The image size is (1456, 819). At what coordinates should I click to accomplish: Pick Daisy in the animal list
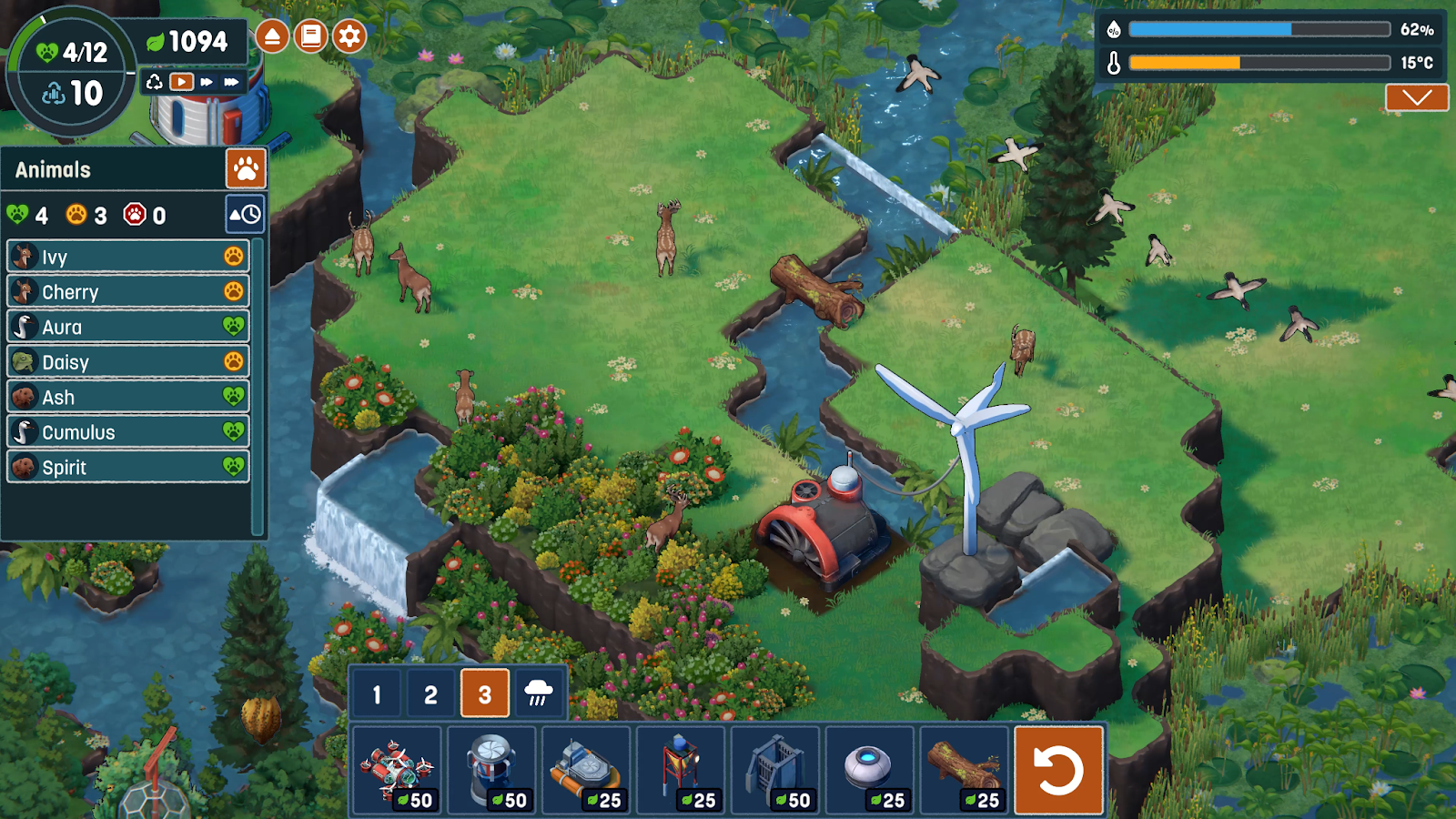pos(128,362)
